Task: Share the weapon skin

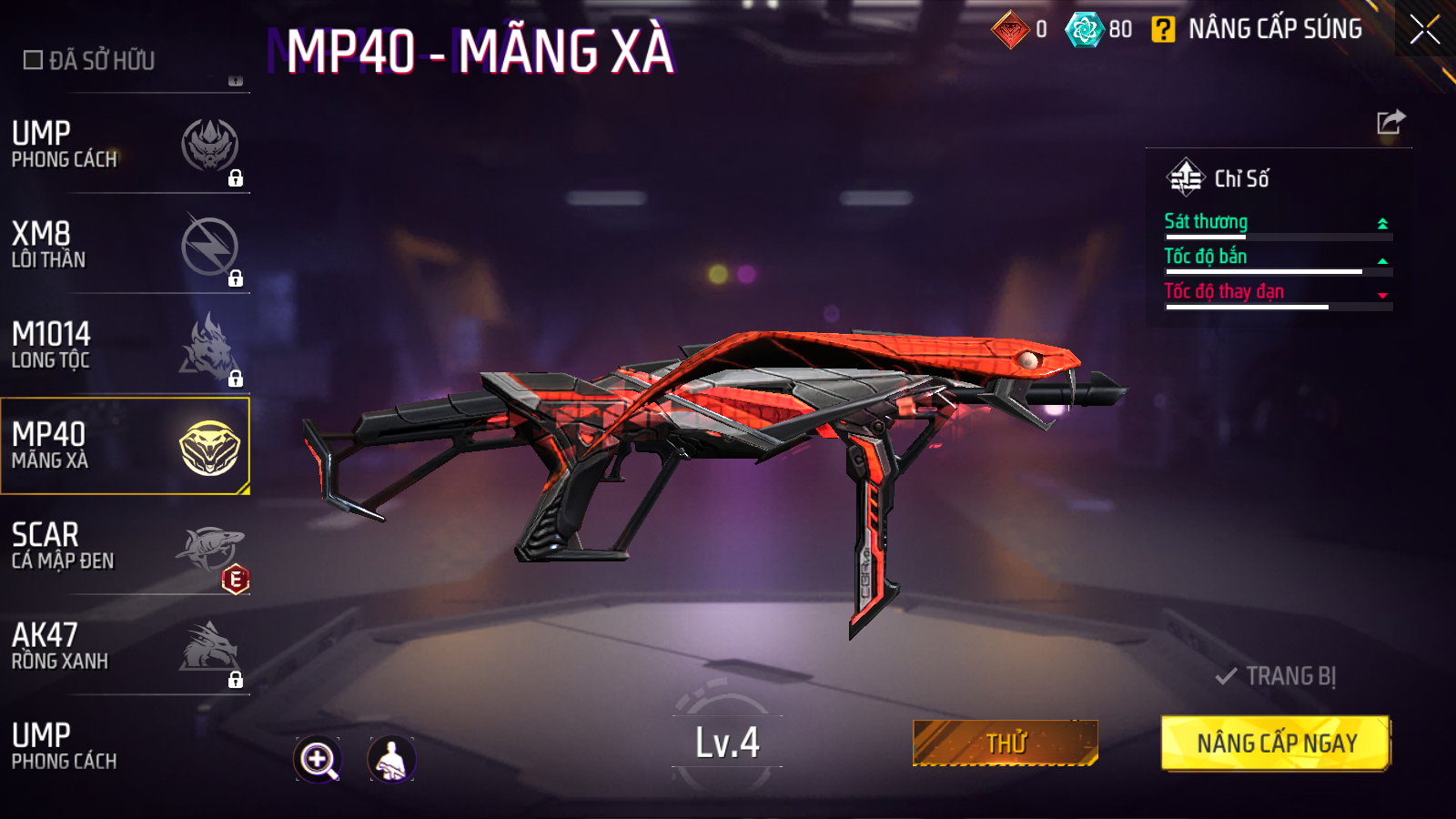Action: click(x=1390, y=122)
